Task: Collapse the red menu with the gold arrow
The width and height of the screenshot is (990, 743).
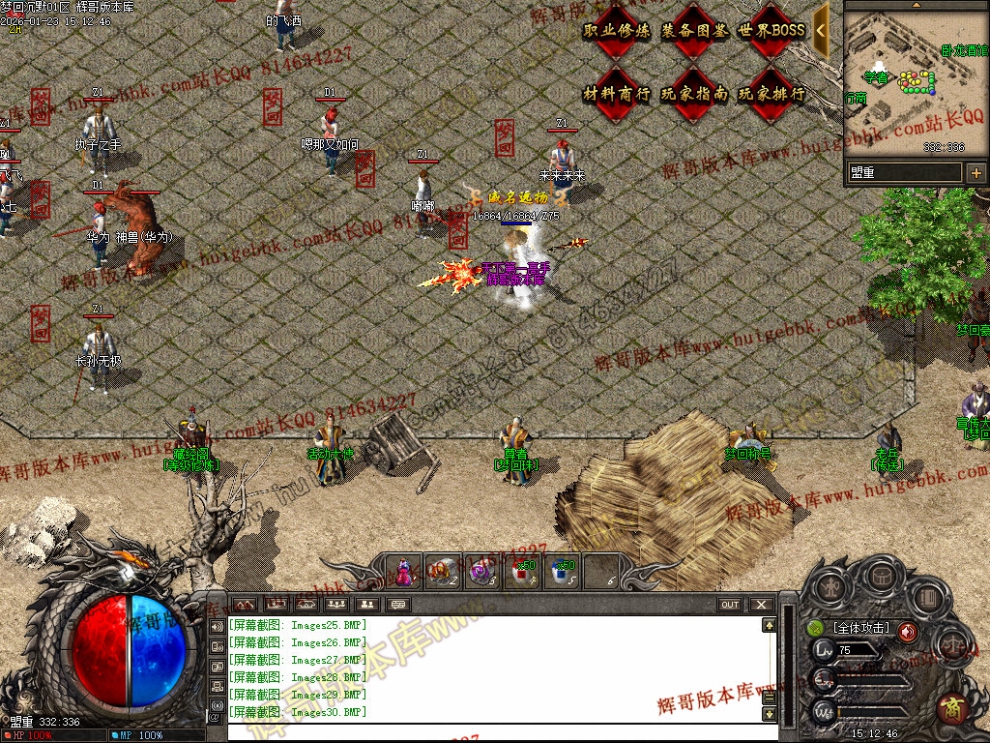Action: click(x=821, y=30)
